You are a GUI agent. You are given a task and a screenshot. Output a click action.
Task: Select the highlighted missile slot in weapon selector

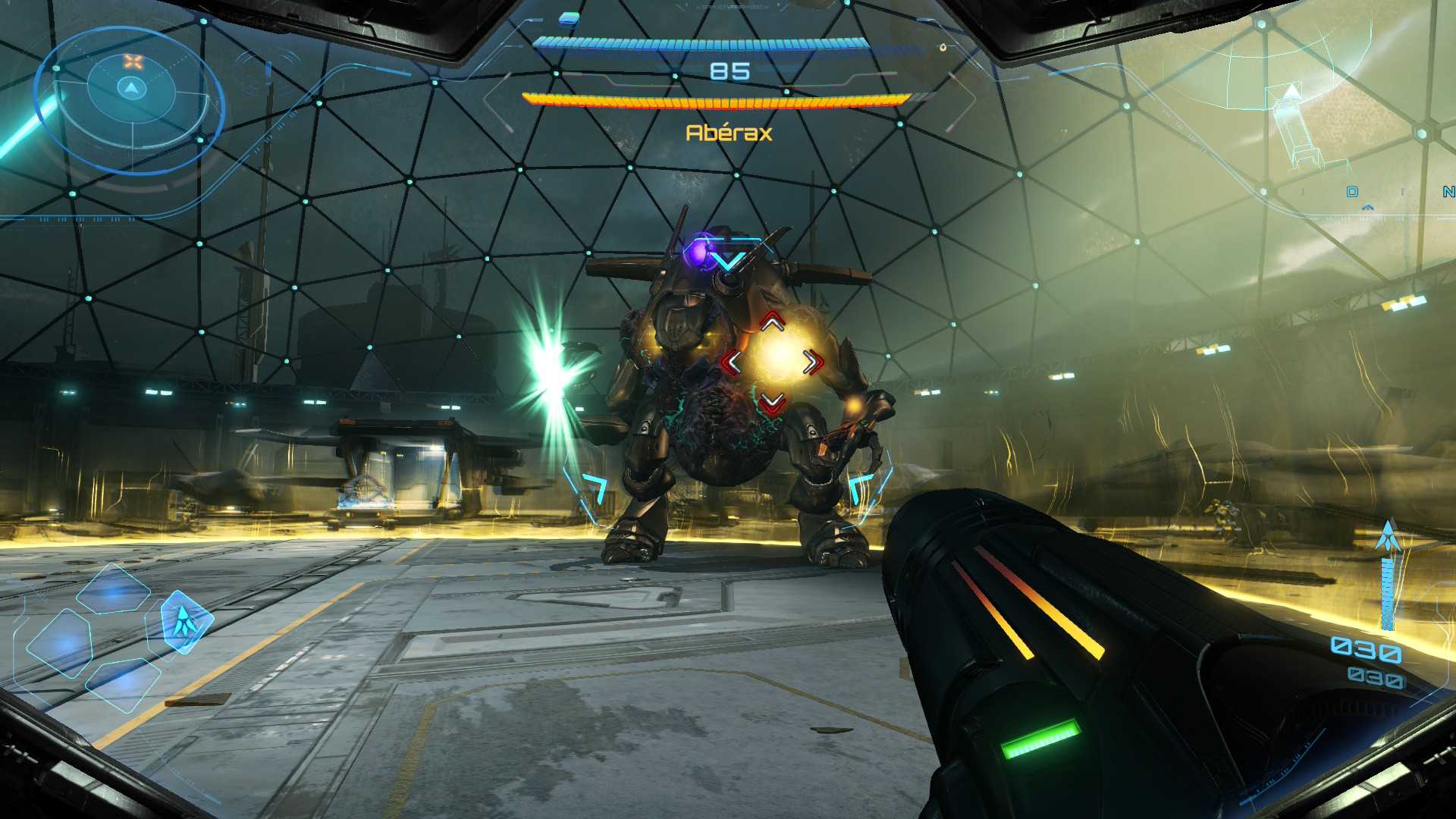pyautogui.click(x=184, y=622)
